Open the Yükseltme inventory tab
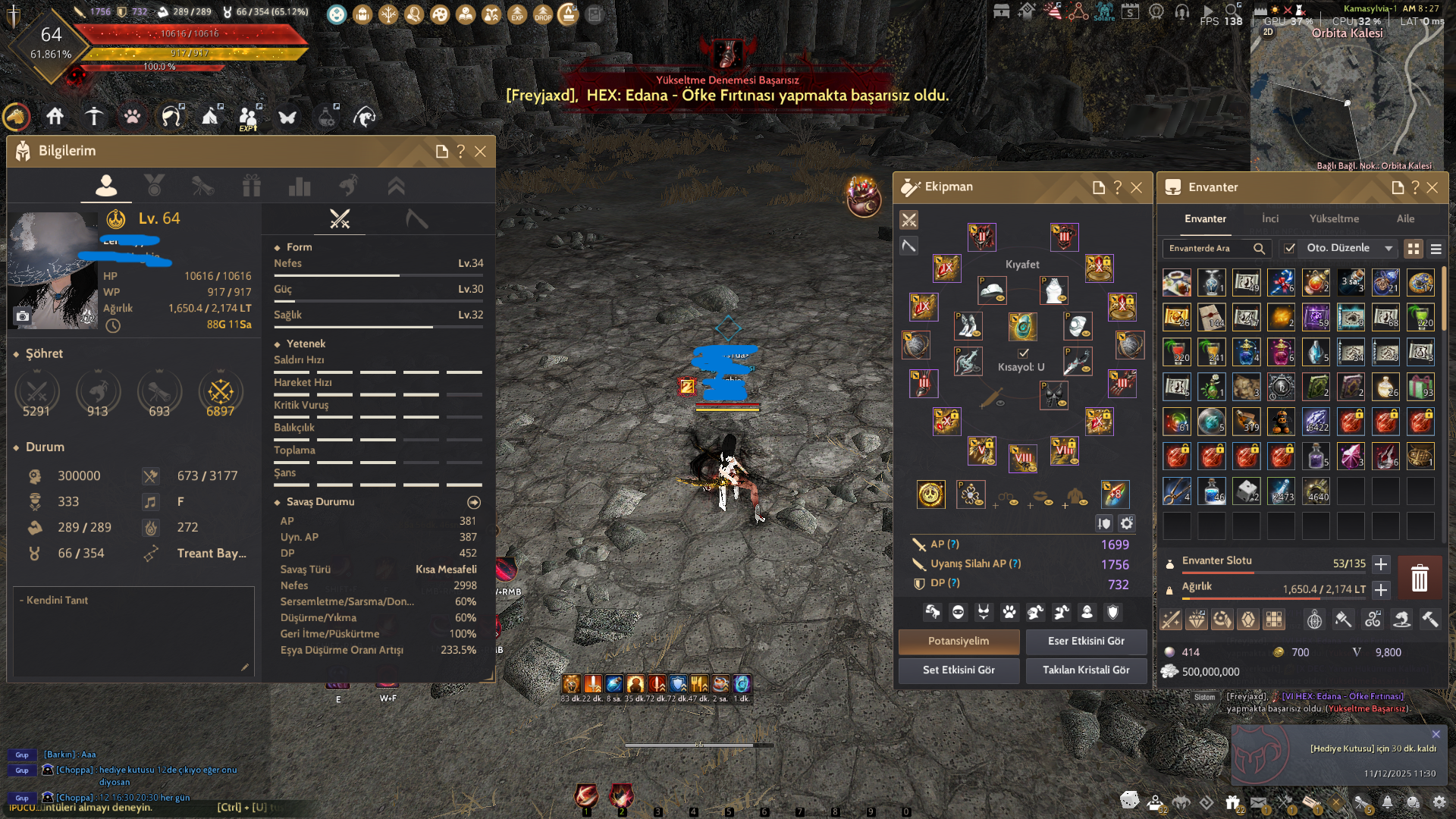 [1334, 218]
